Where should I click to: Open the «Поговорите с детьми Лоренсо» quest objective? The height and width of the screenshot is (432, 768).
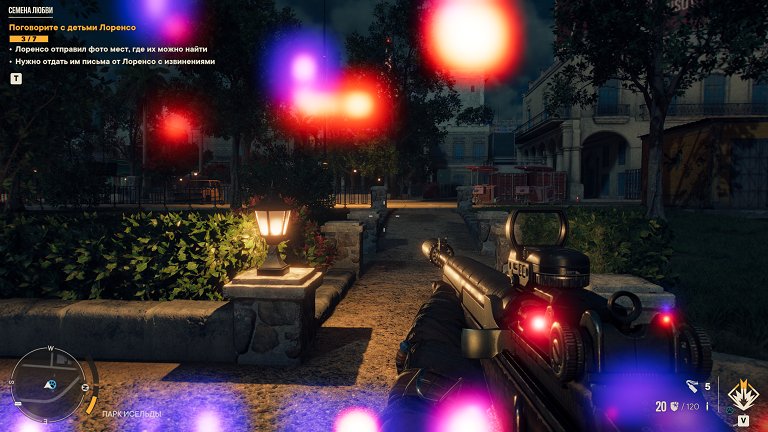click(72, 27)
